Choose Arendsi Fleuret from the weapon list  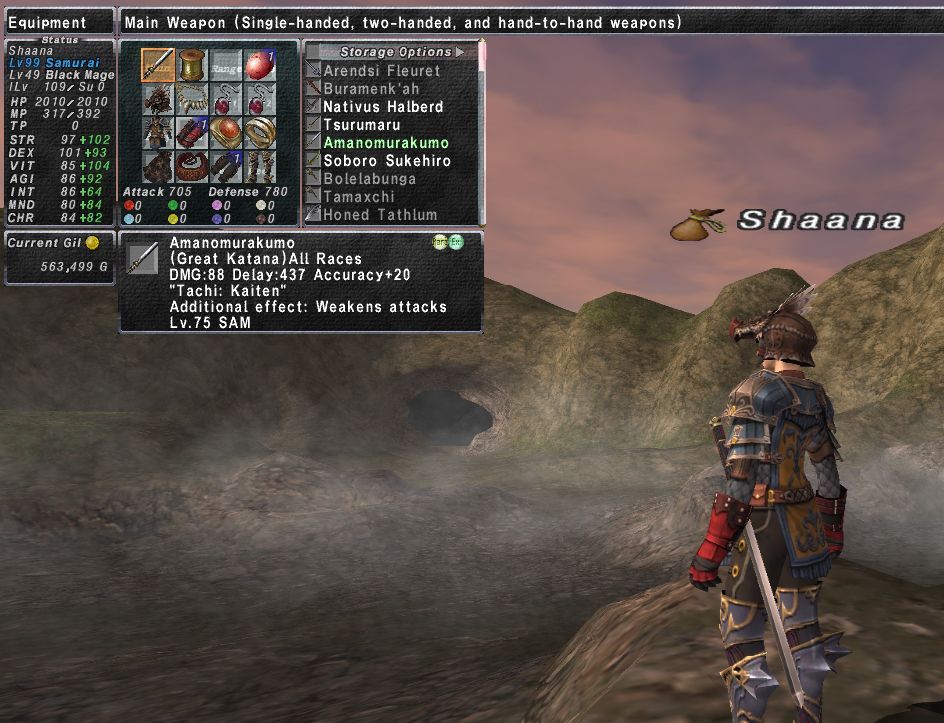click(381, 71)
